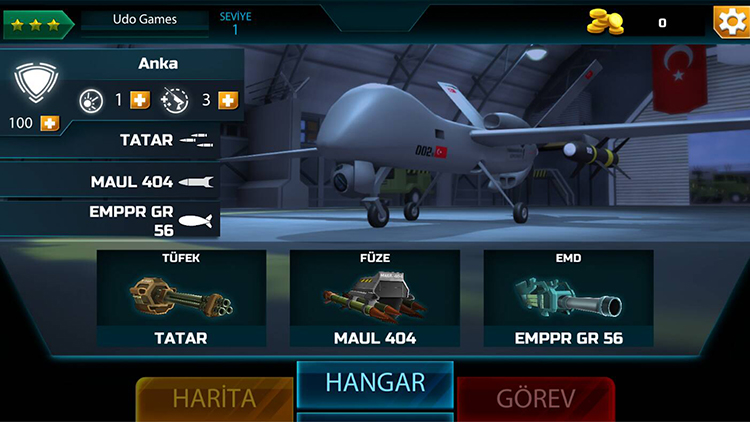Screen dimensions: 750x422
Task: Pick the EMPPR GR 56 EMD card
Action: [568, 300]
